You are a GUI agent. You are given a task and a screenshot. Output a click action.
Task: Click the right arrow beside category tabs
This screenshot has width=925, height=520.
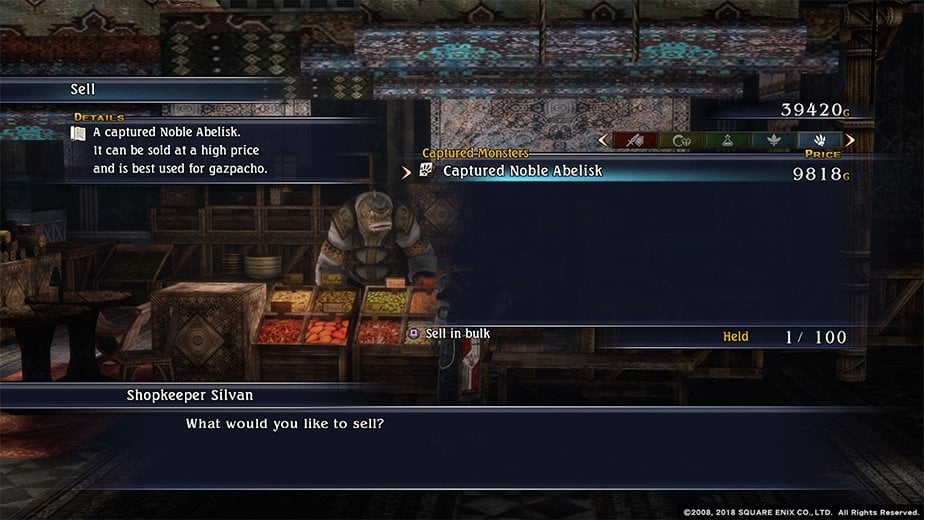[850, 141]
